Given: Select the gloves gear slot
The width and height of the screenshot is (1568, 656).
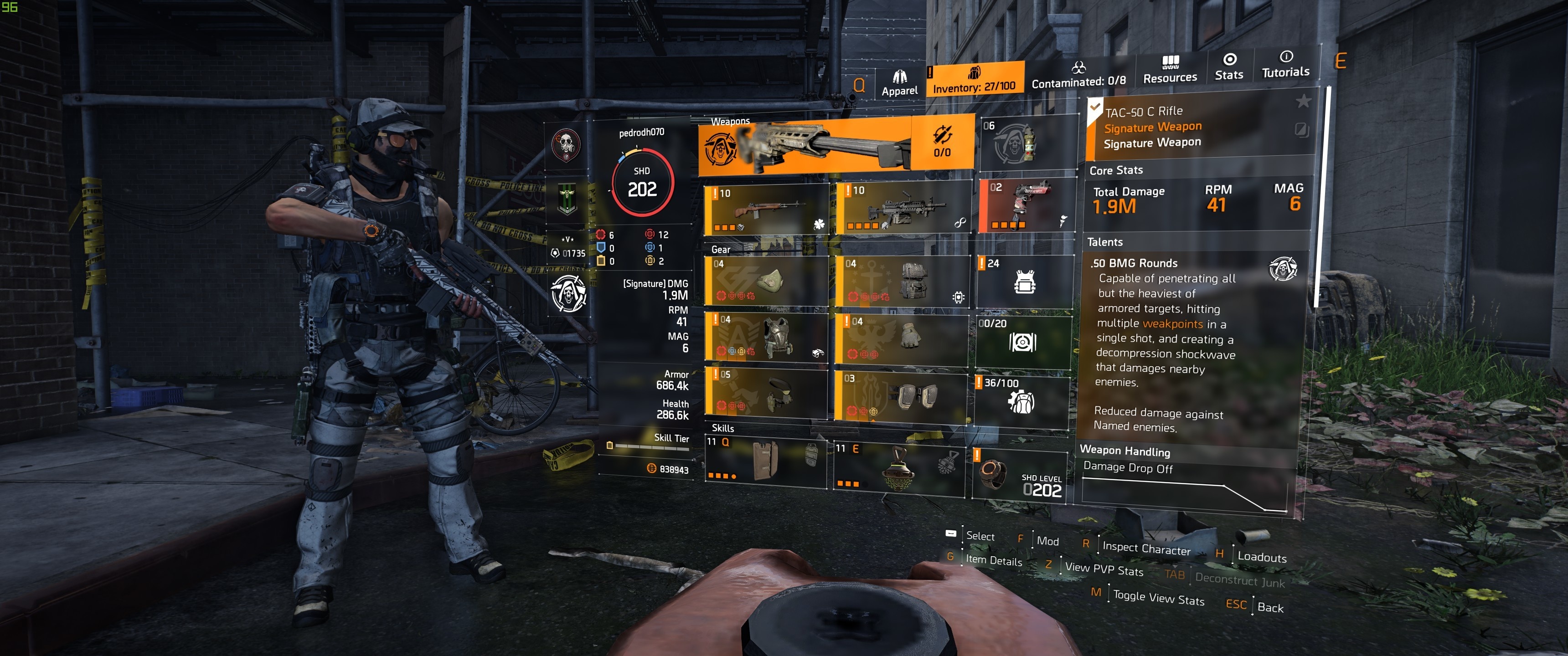Looking at the screenshot, I should (902, 337).
